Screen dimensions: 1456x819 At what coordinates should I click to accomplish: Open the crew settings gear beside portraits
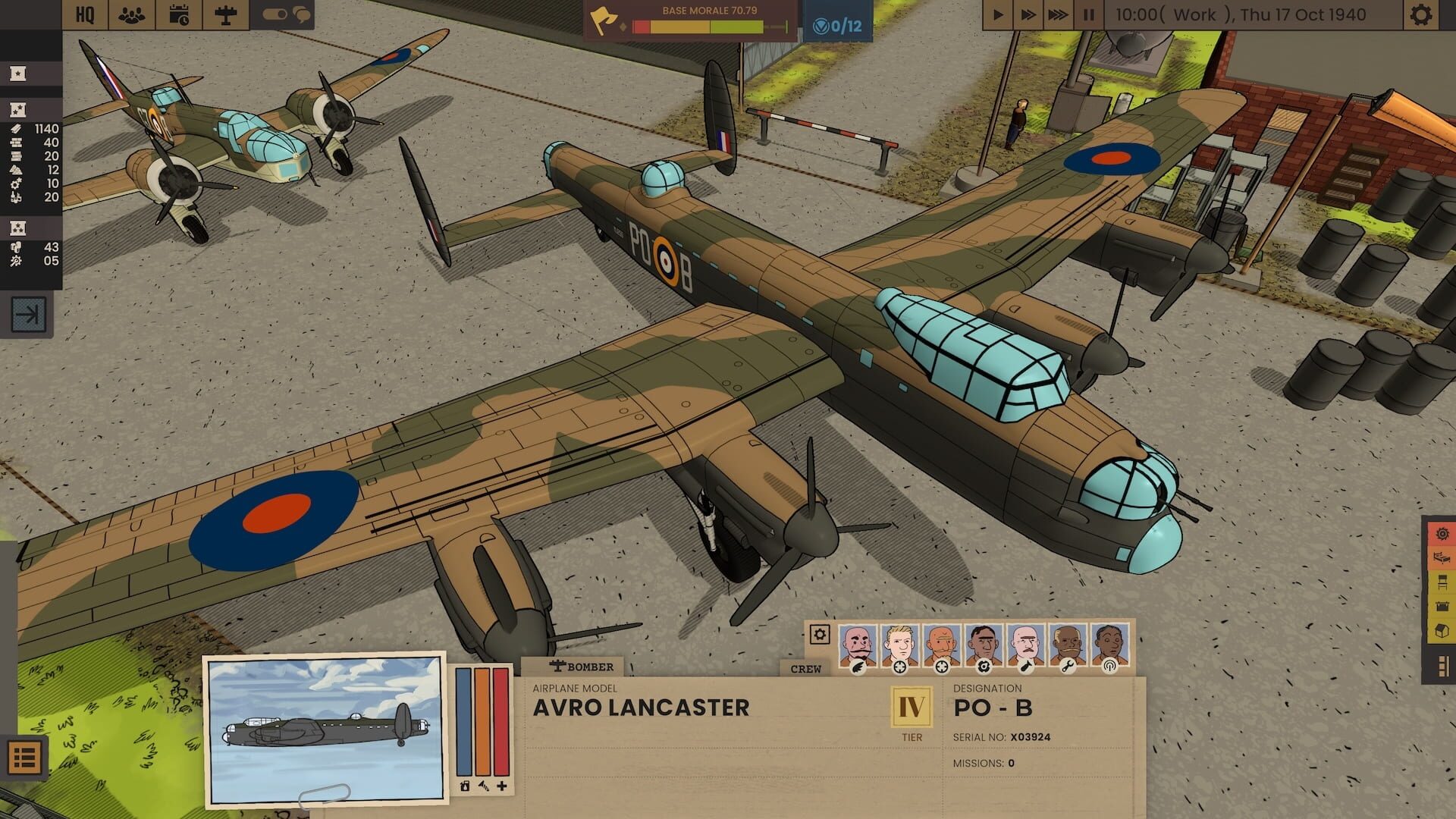[x=819, y=637]
